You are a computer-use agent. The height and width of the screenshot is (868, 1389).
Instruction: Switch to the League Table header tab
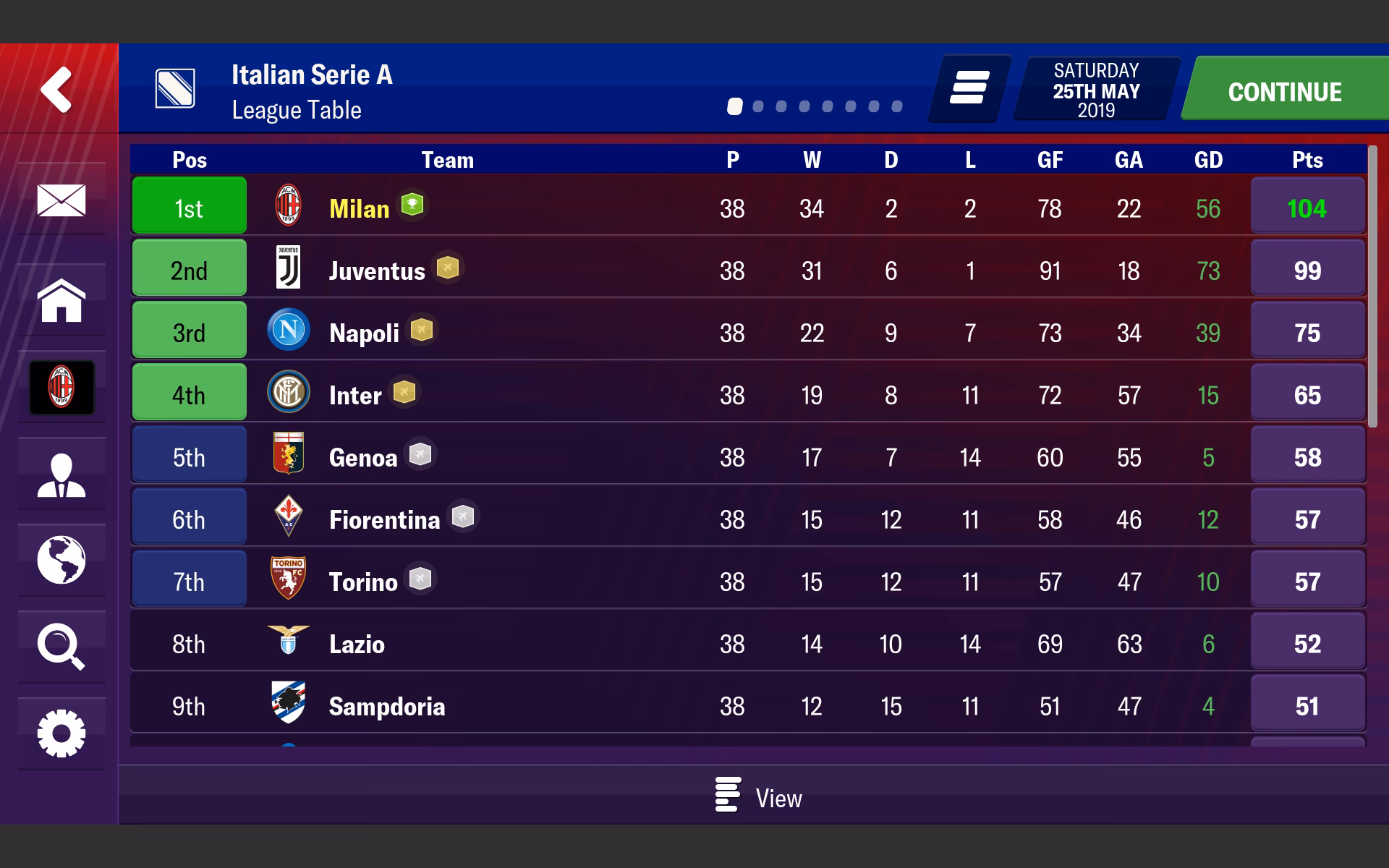coord(296,110)
